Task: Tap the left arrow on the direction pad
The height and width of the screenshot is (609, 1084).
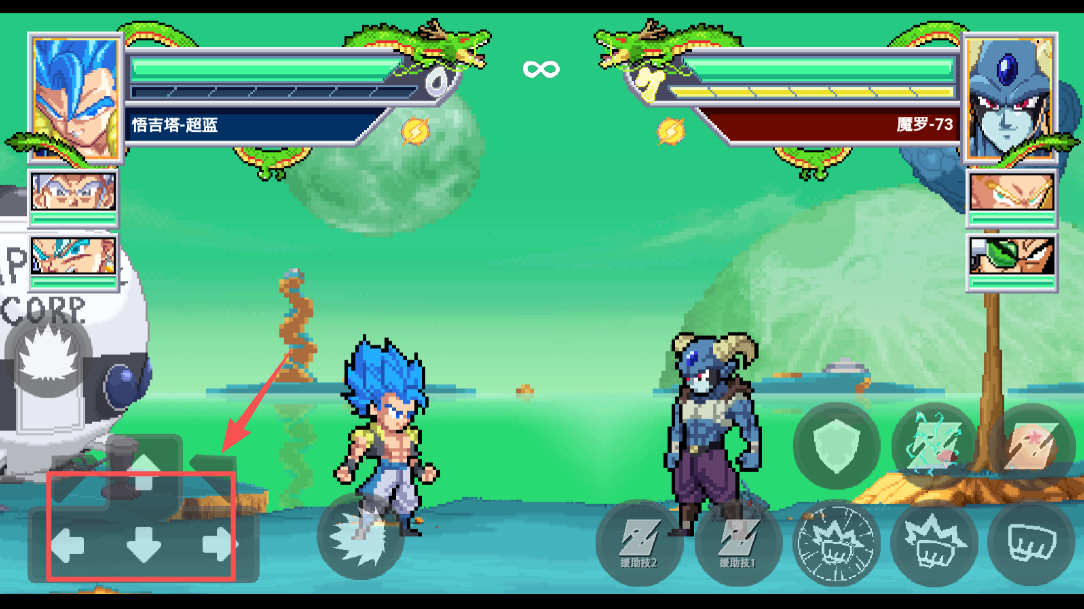Action: coord(68,545)
